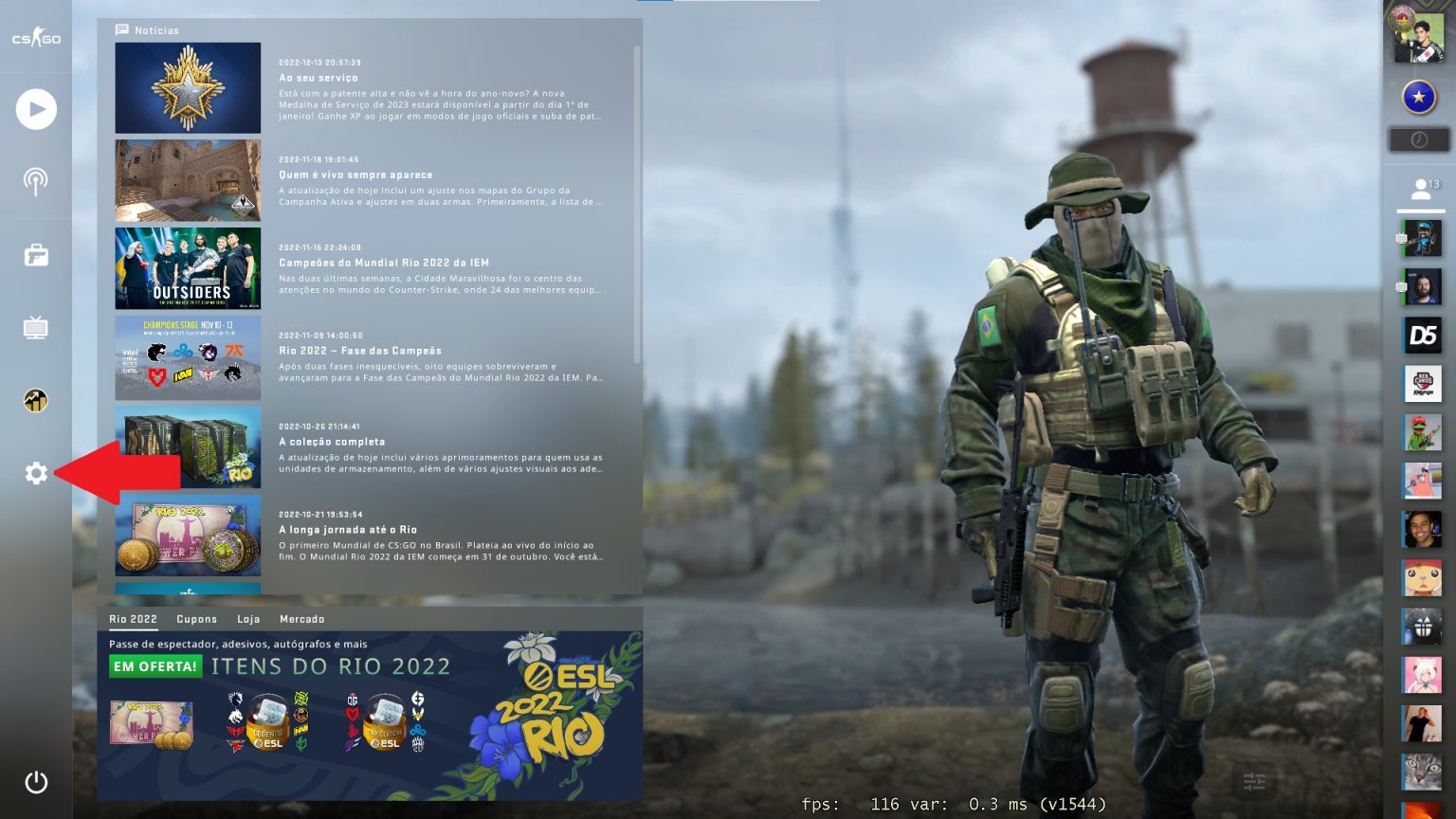The image size is (1456, 819).
Task: Quit the game using the power icon
Action: pyautogui.click(x=36, y=782)
